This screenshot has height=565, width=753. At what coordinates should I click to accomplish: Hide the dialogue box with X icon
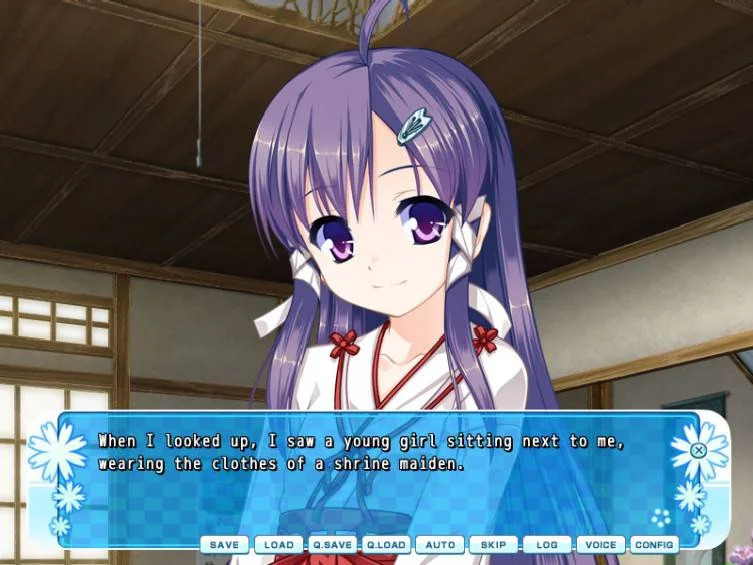699,450
